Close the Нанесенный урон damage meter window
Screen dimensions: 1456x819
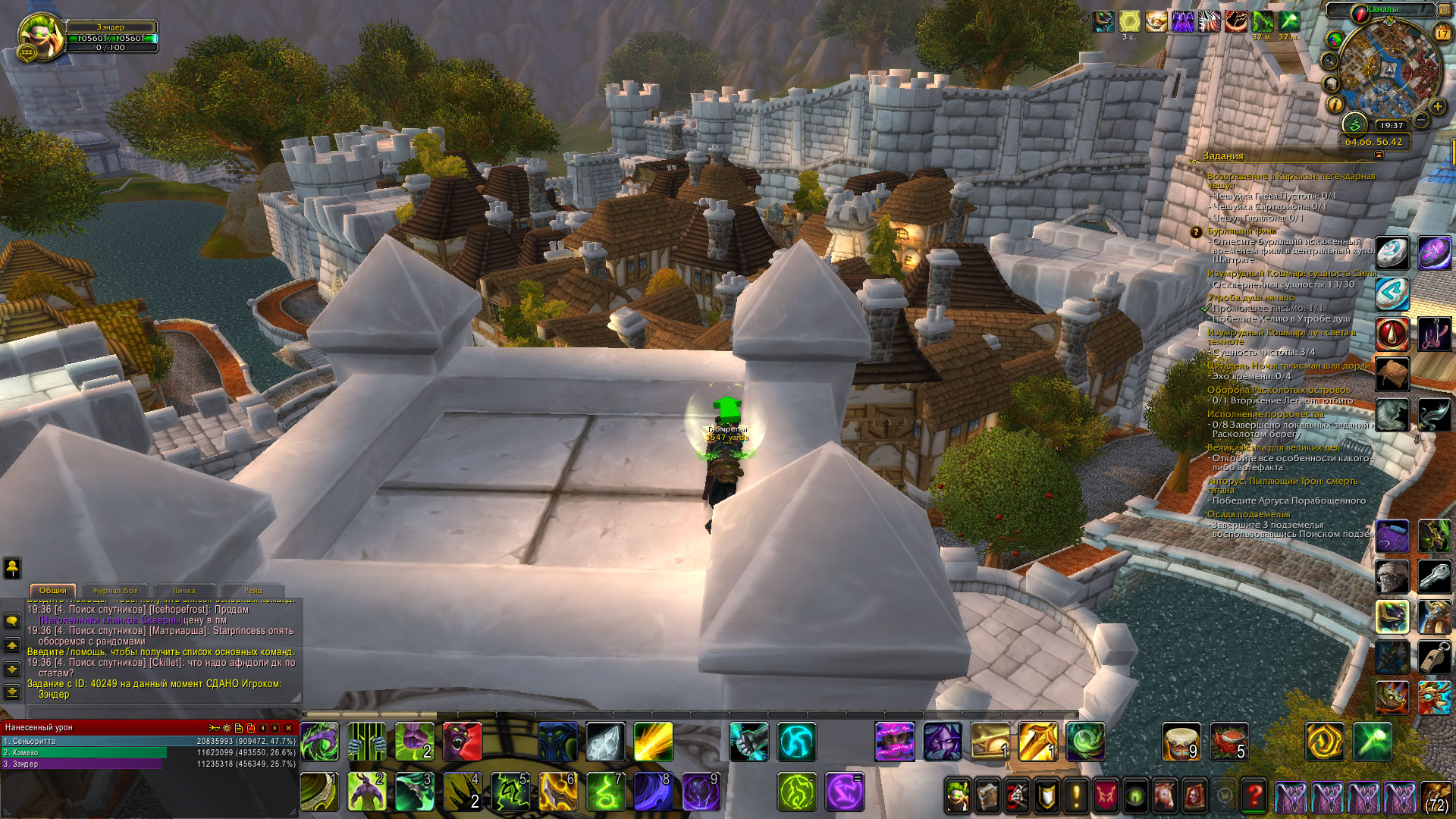coord(289,728)
